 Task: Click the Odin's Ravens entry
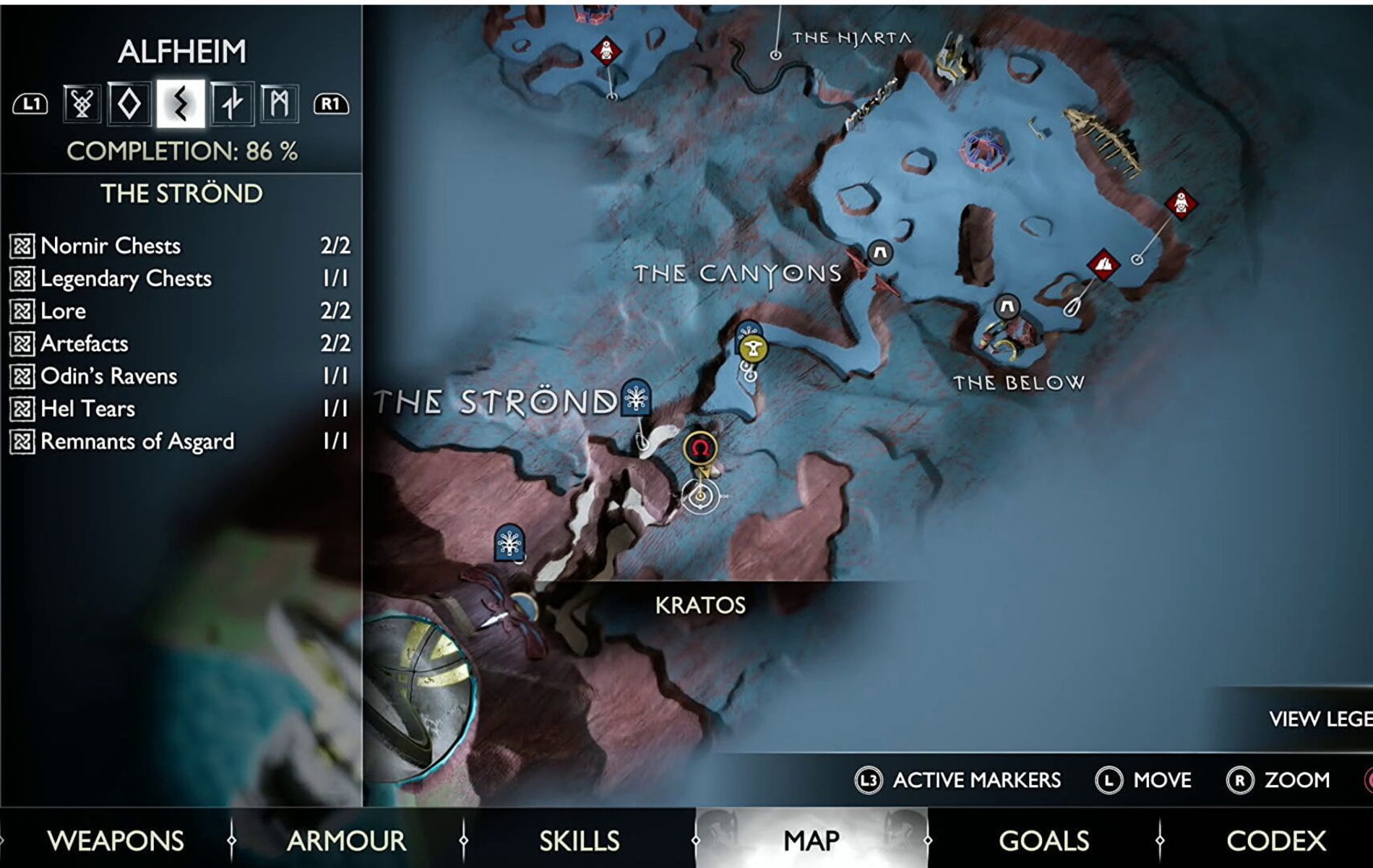(x=179, y=376)
